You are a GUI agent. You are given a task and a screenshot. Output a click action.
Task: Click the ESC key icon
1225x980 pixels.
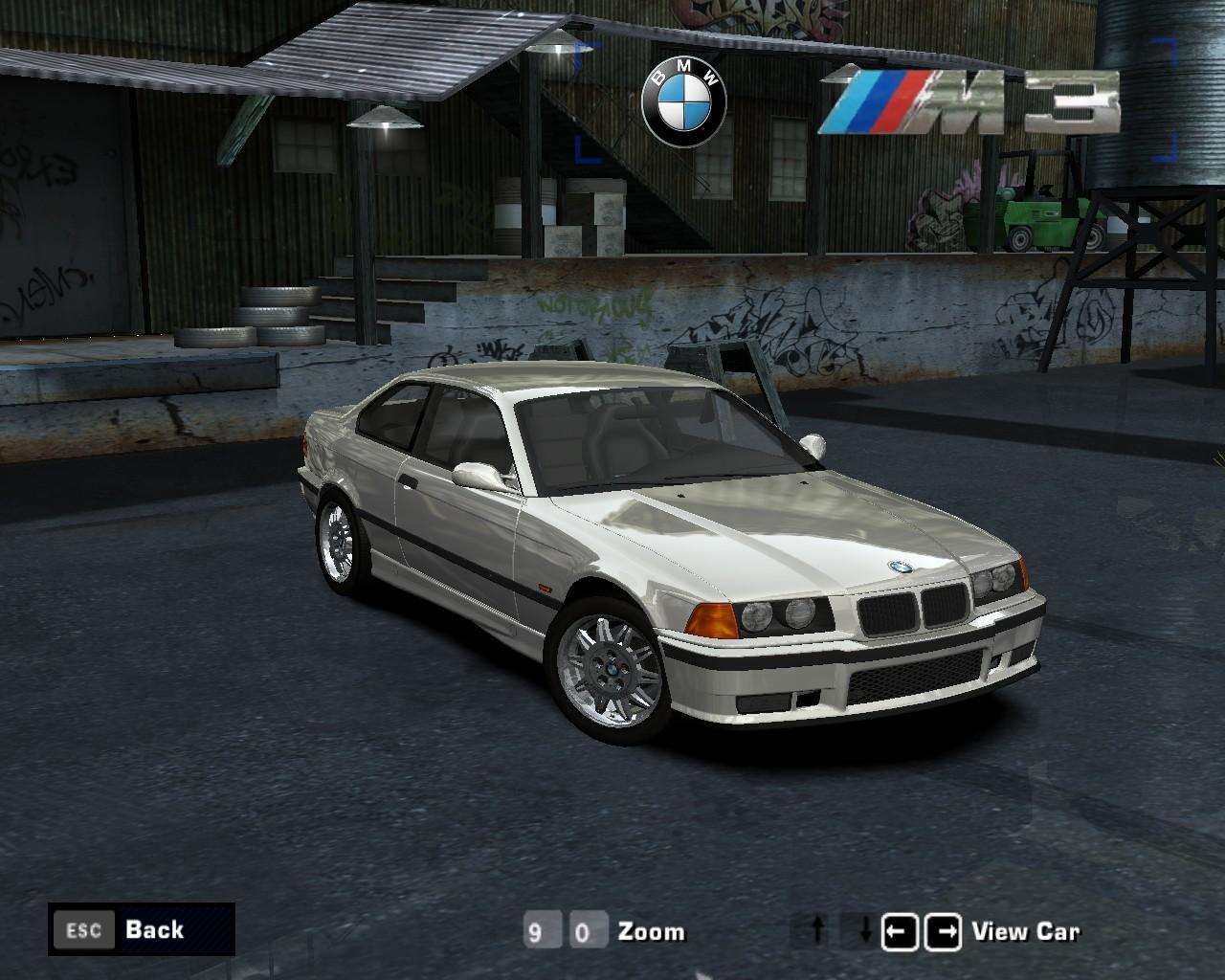(84, 929)
